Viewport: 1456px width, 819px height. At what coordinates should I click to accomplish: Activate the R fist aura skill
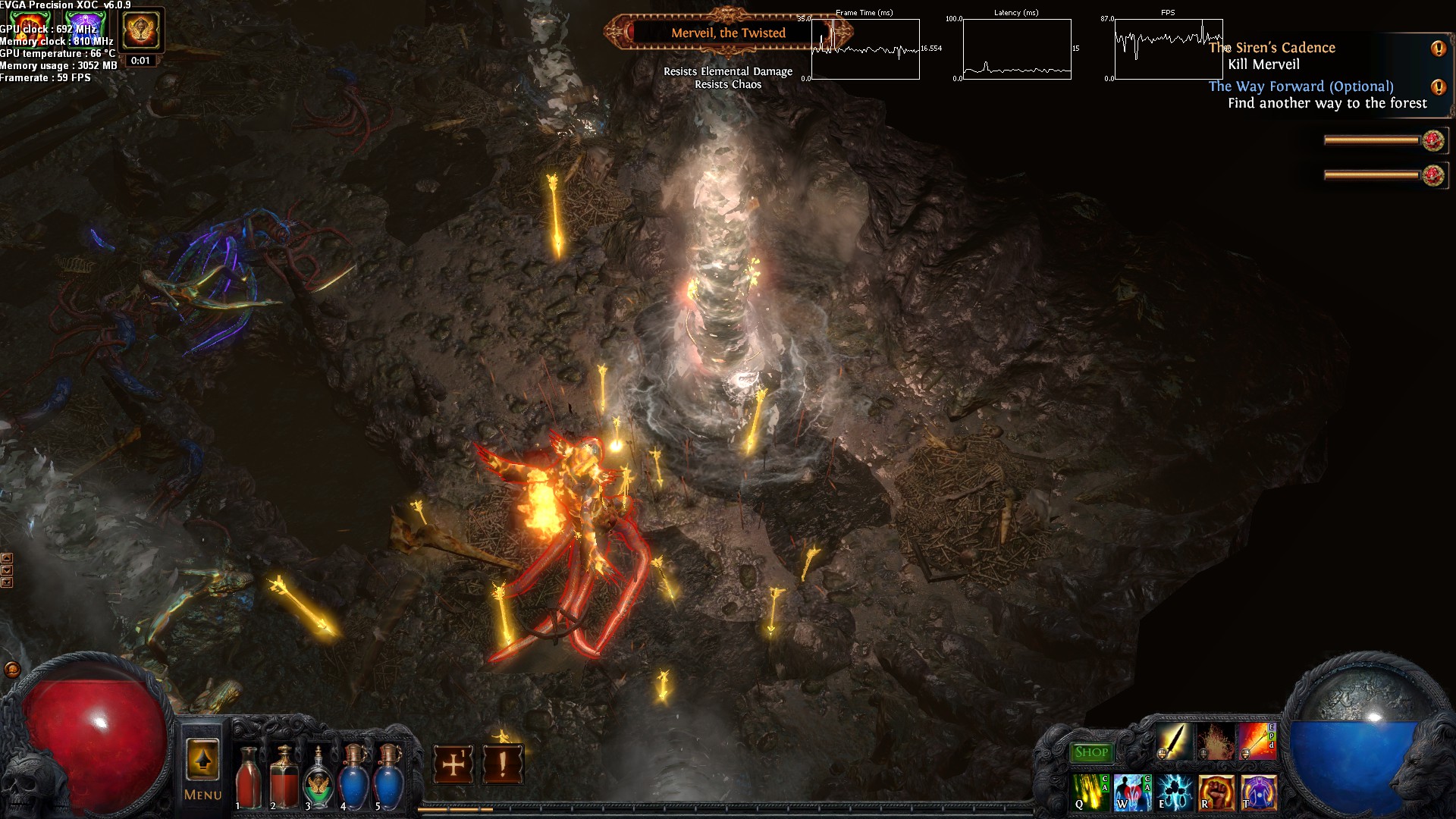(x=1216, y=792)
